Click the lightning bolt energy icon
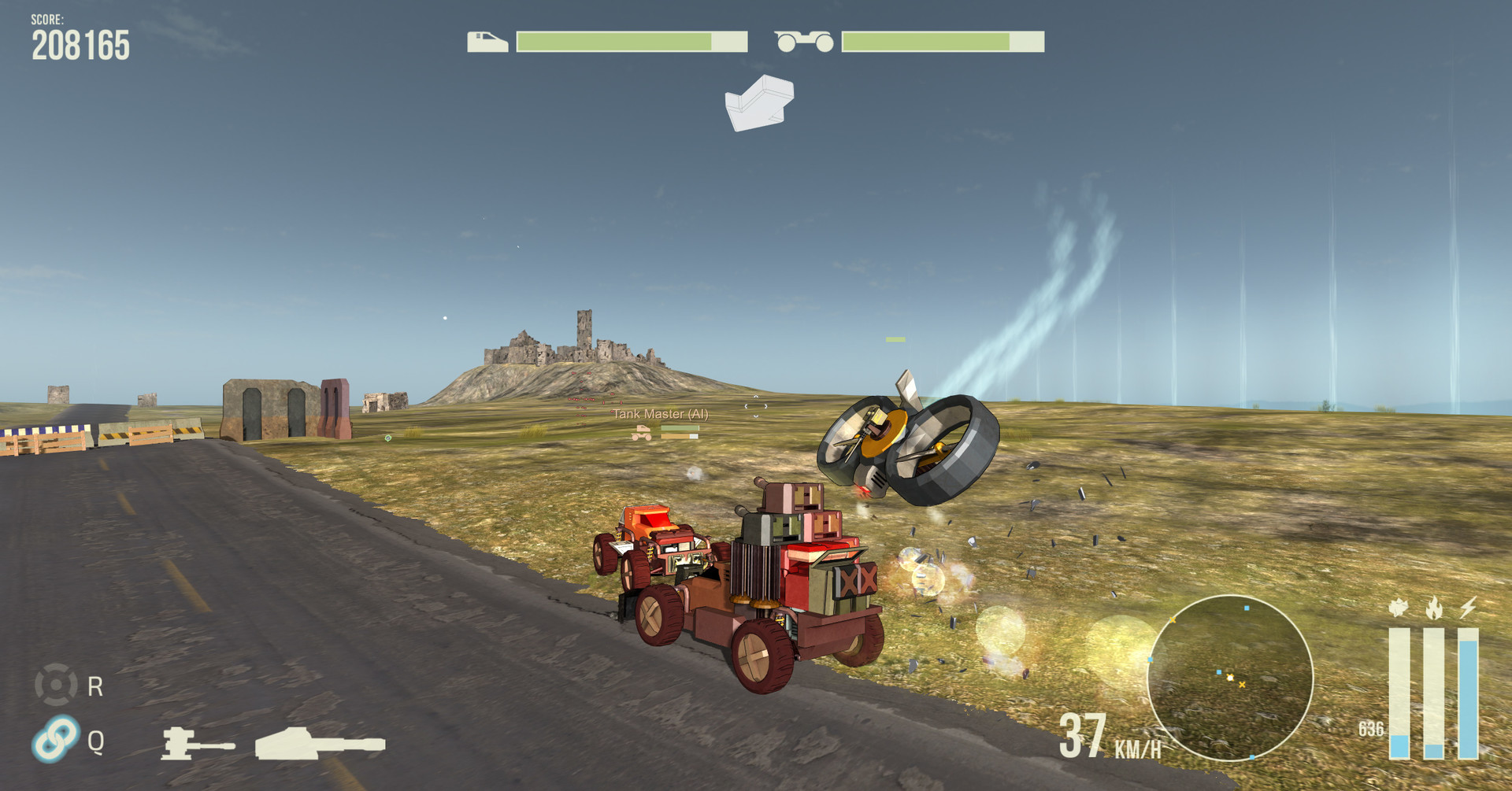The width and height of the screenshot is (1512, 791). click(1468, 607)
